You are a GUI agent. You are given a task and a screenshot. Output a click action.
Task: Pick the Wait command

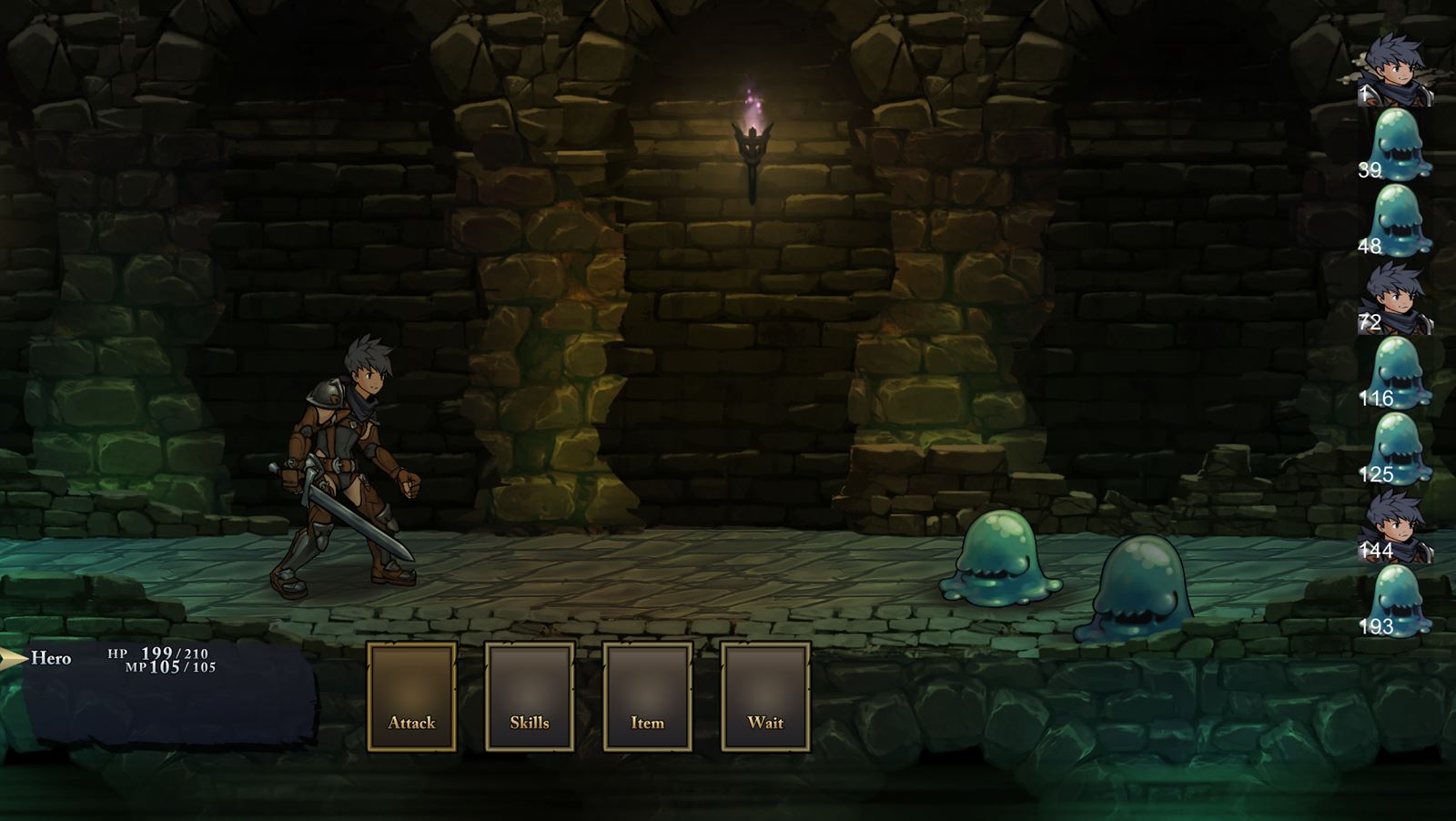tap(765, 696)
